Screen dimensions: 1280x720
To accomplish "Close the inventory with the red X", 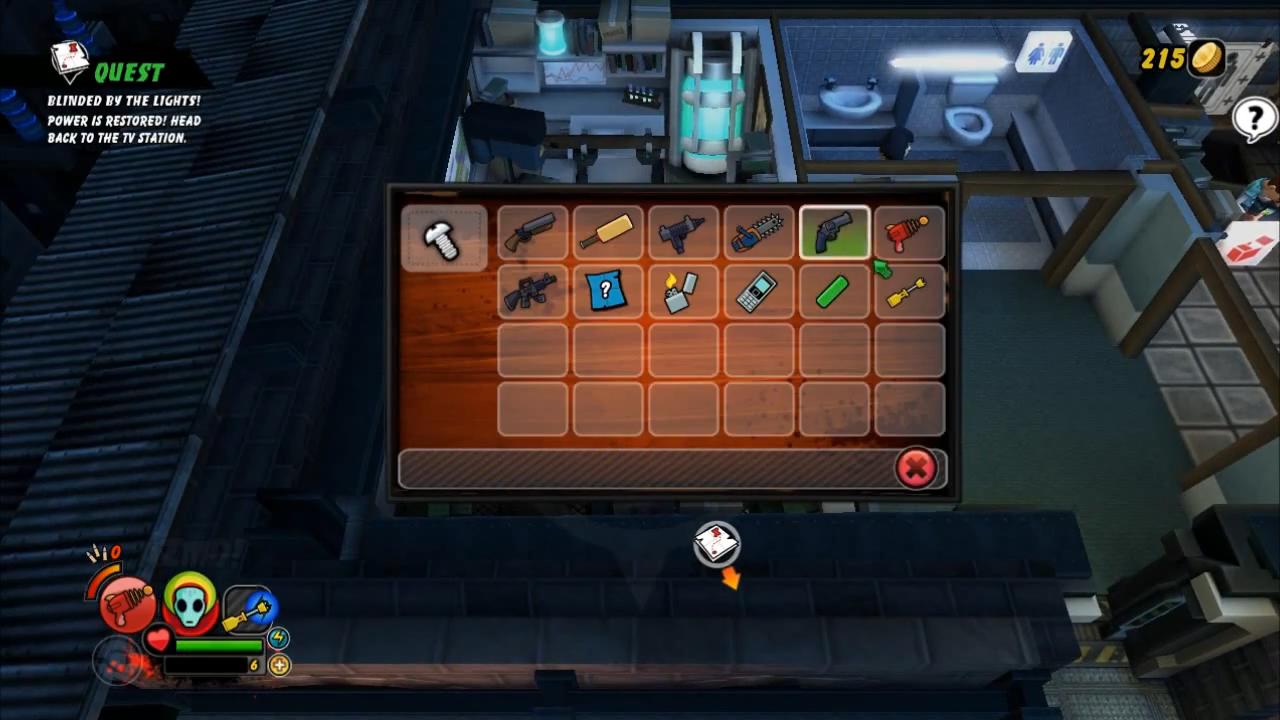I will 917,469.
